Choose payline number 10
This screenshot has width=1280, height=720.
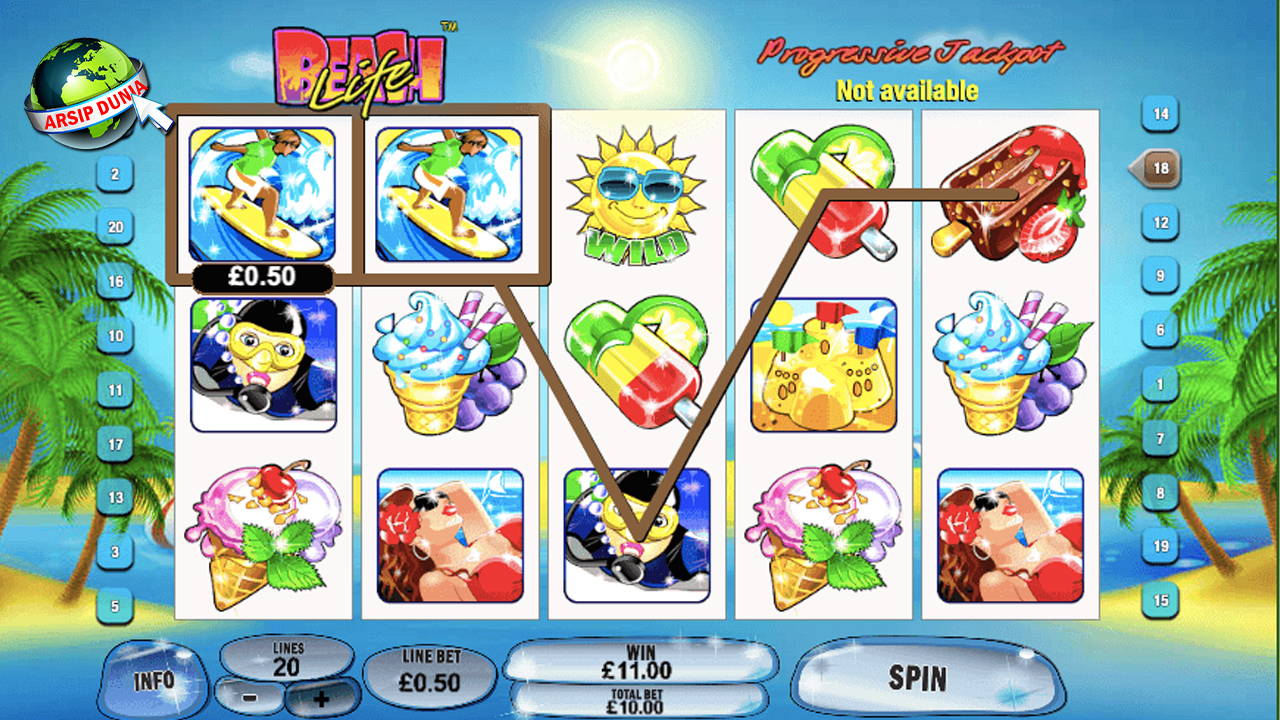(x=115, y=336)
